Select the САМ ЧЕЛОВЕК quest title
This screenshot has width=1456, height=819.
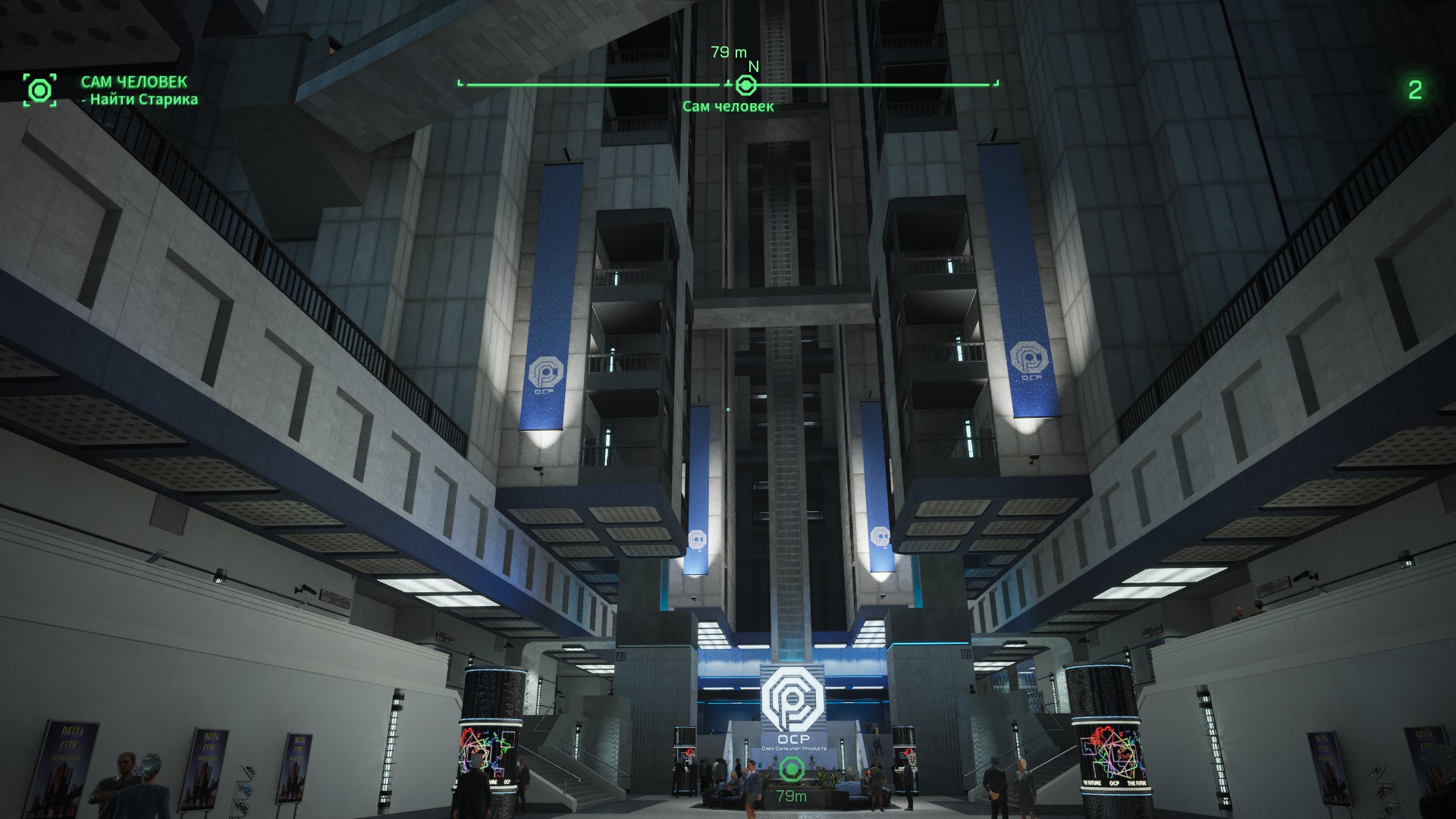(x=133, y=82)
